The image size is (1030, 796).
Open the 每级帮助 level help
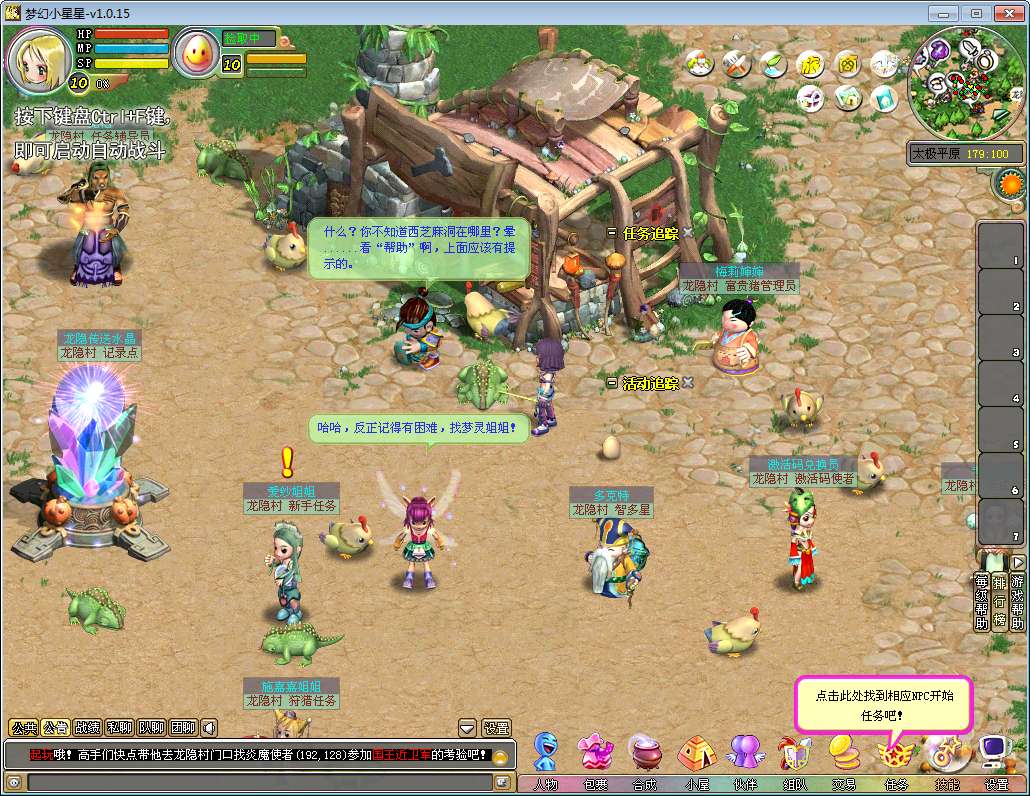coord(982,602)
